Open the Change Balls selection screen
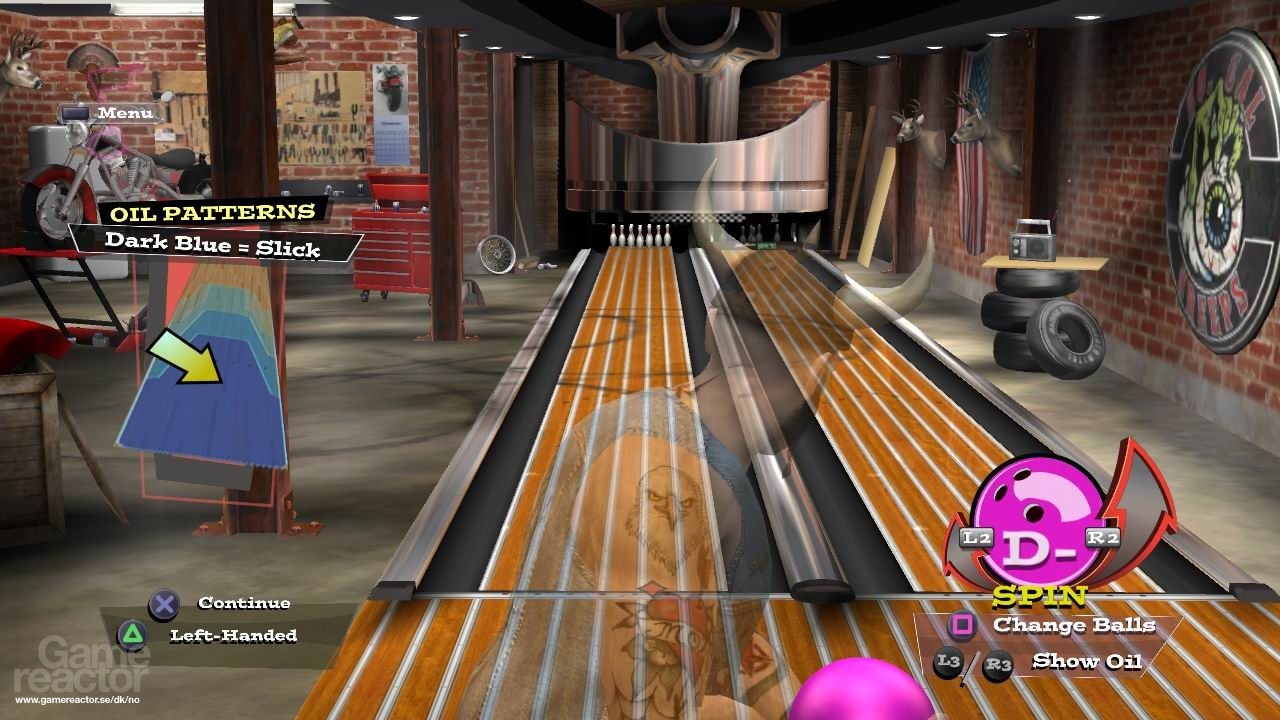The width and height of the screenshot is (1280, 720). click(1075, 626)
